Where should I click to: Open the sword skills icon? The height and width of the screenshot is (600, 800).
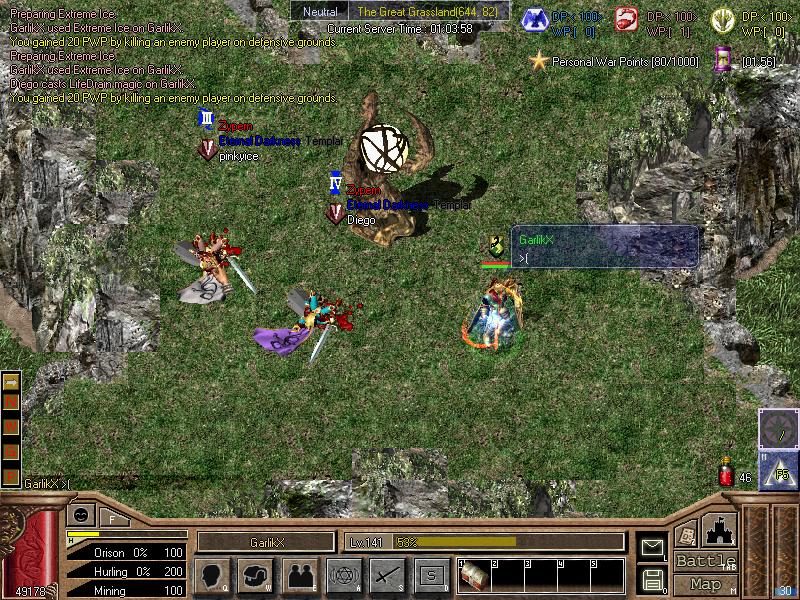(387, 575)
